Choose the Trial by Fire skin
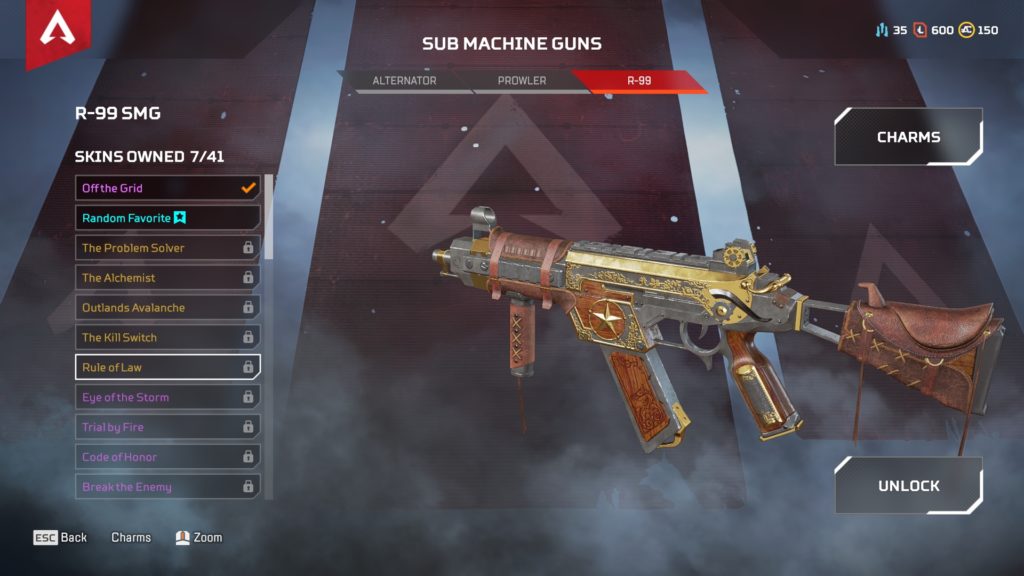Viewport: 1024px width, 576px height. coord(168,427)
